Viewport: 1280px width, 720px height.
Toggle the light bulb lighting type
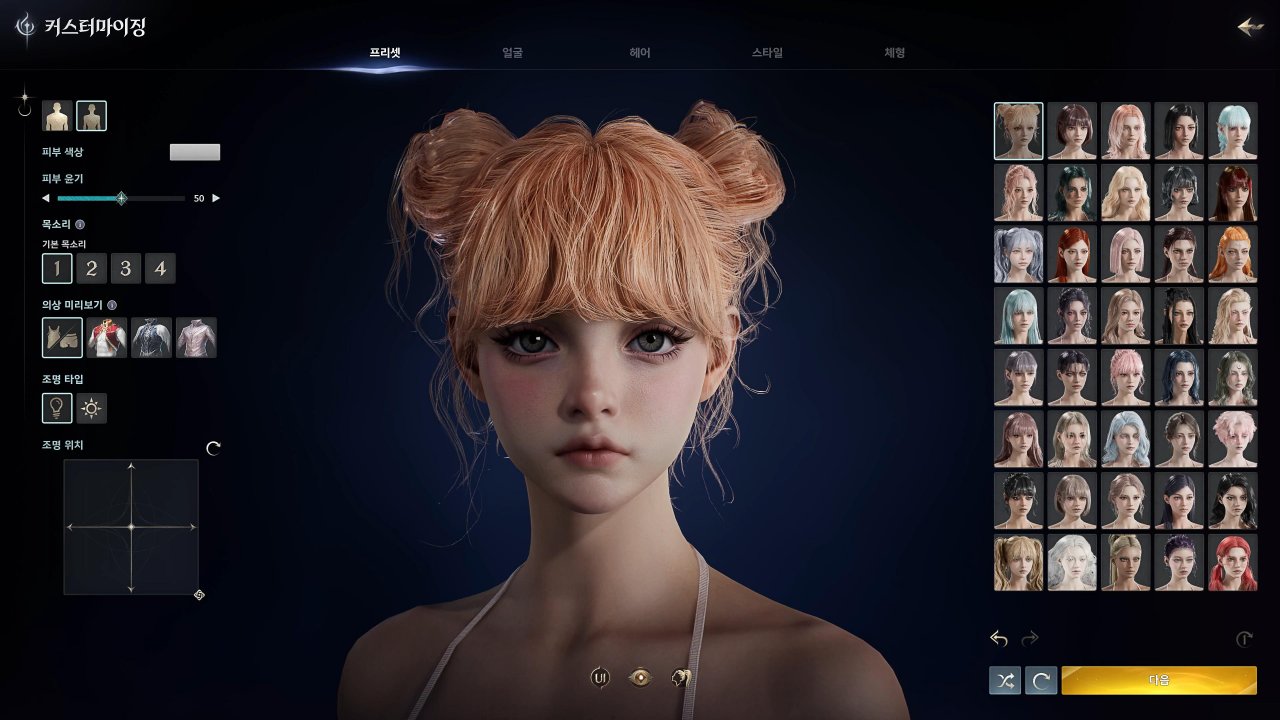(x=57, y=407)
